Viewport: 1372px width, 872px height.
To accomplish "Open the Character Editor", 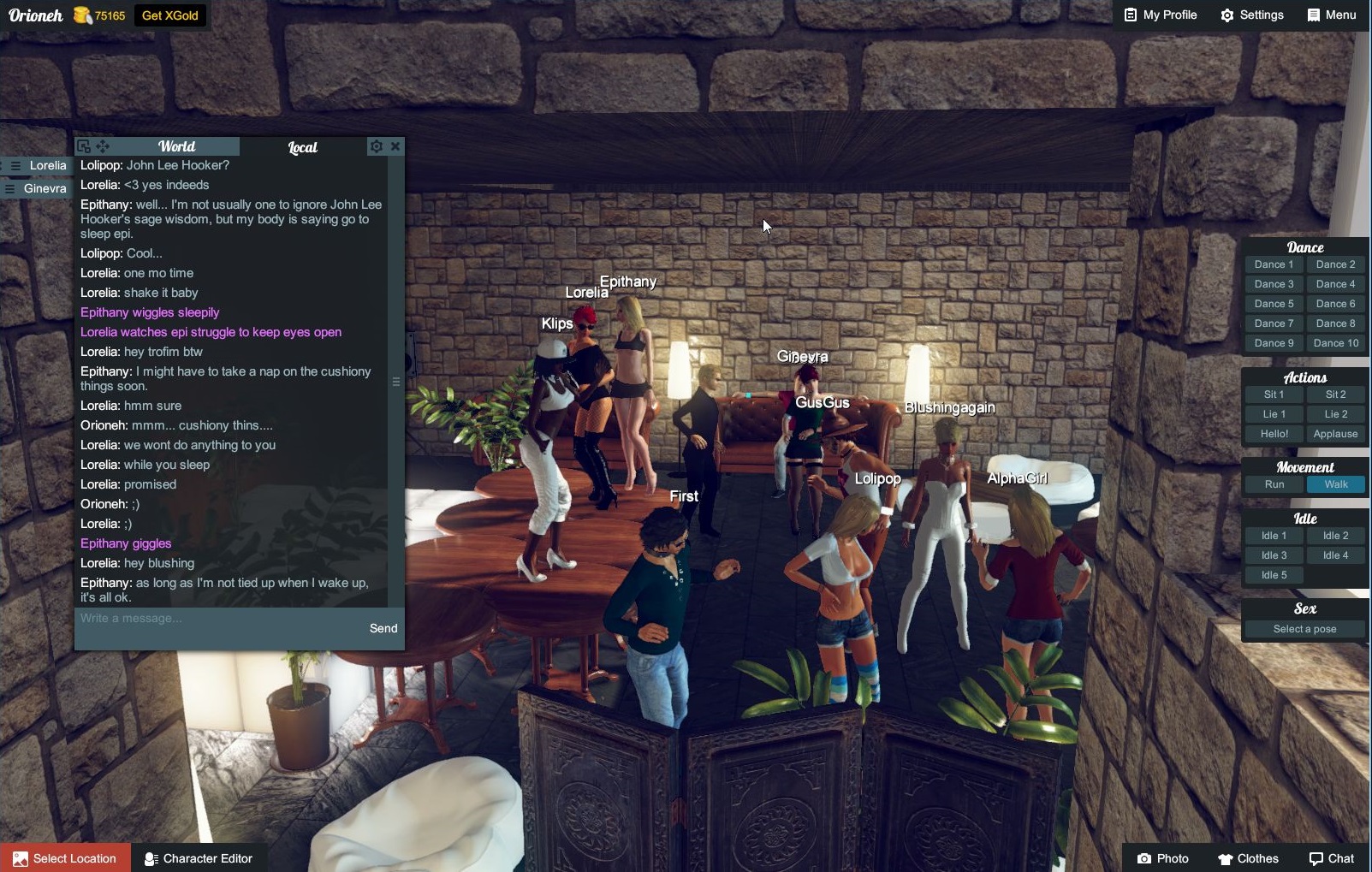I will [199, 858].
